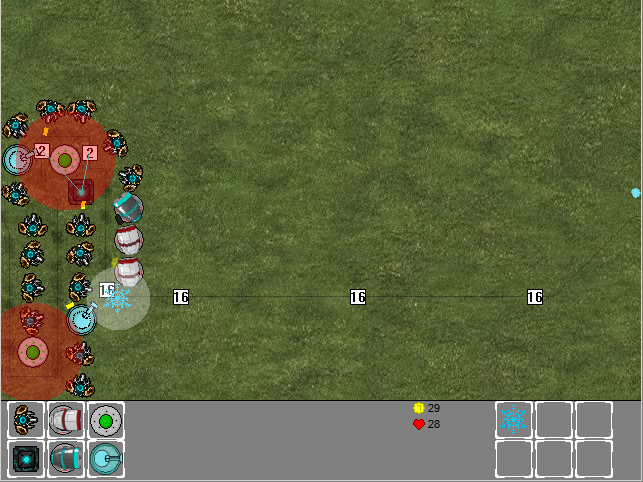
Task: Pick the green-center round tower icon
Action: pyautogui.click(x=106, y=420)
